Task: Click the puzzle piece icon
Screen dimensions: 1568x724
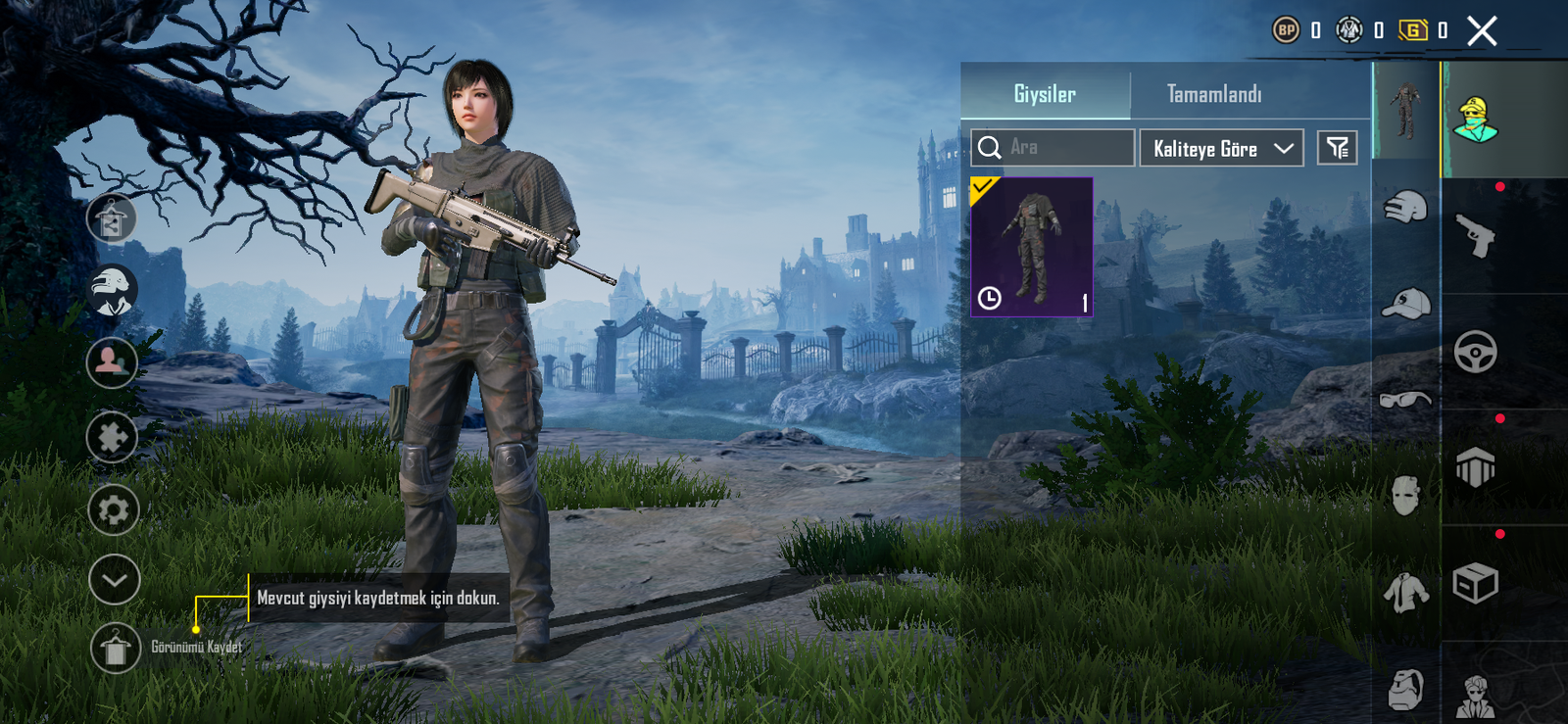Action: [113, 437]
